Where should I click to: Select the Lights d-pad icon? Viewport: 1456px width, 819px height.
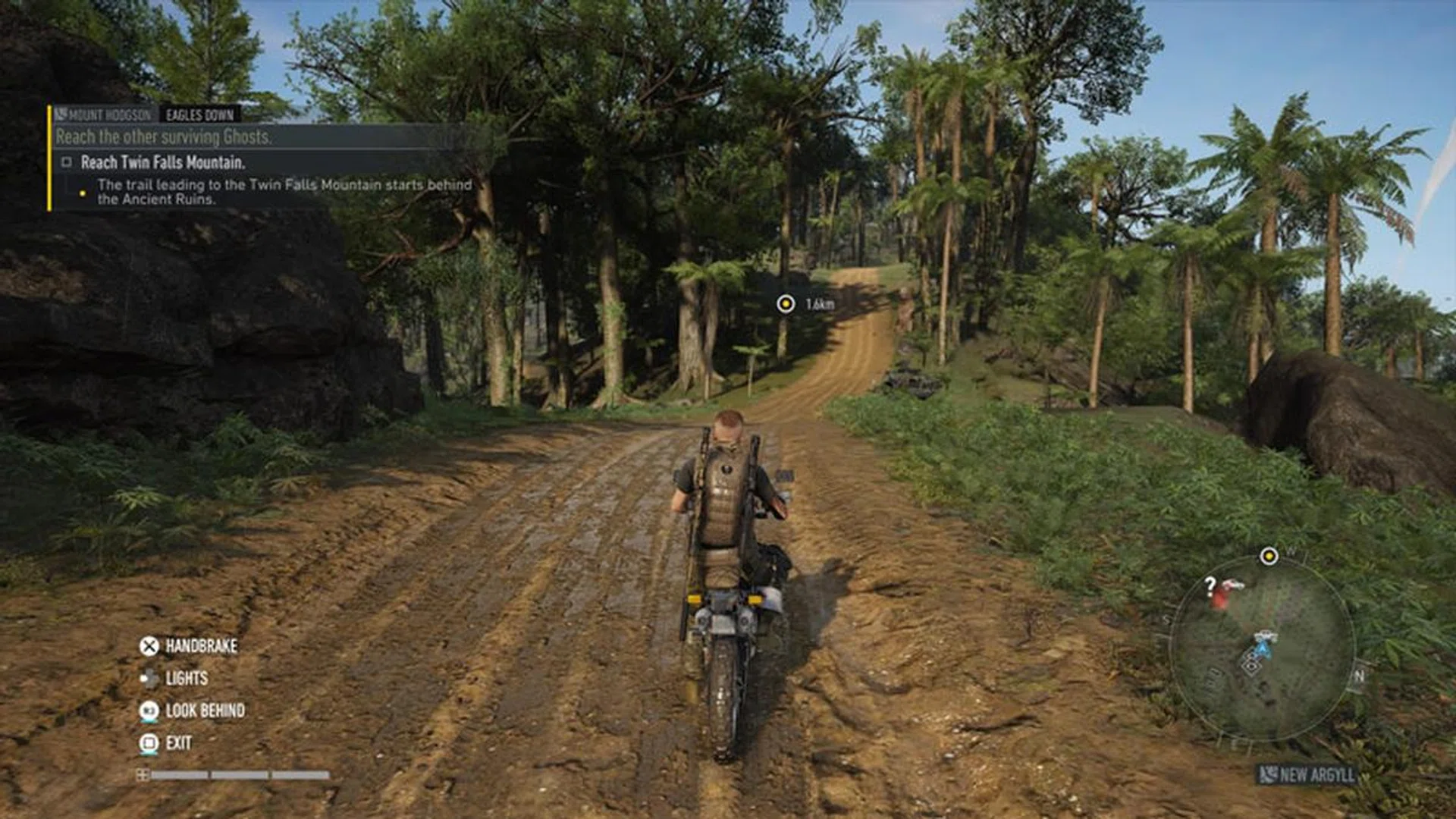150,679
